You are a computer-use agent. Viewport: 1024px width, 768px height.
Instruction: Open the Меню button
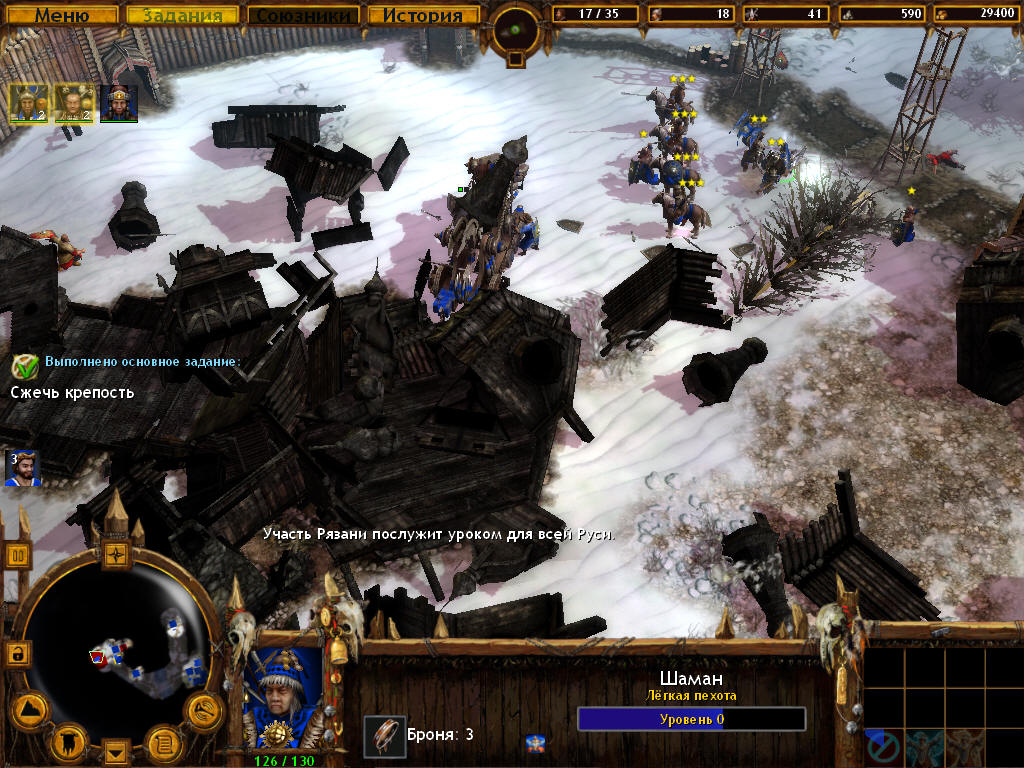62,15
